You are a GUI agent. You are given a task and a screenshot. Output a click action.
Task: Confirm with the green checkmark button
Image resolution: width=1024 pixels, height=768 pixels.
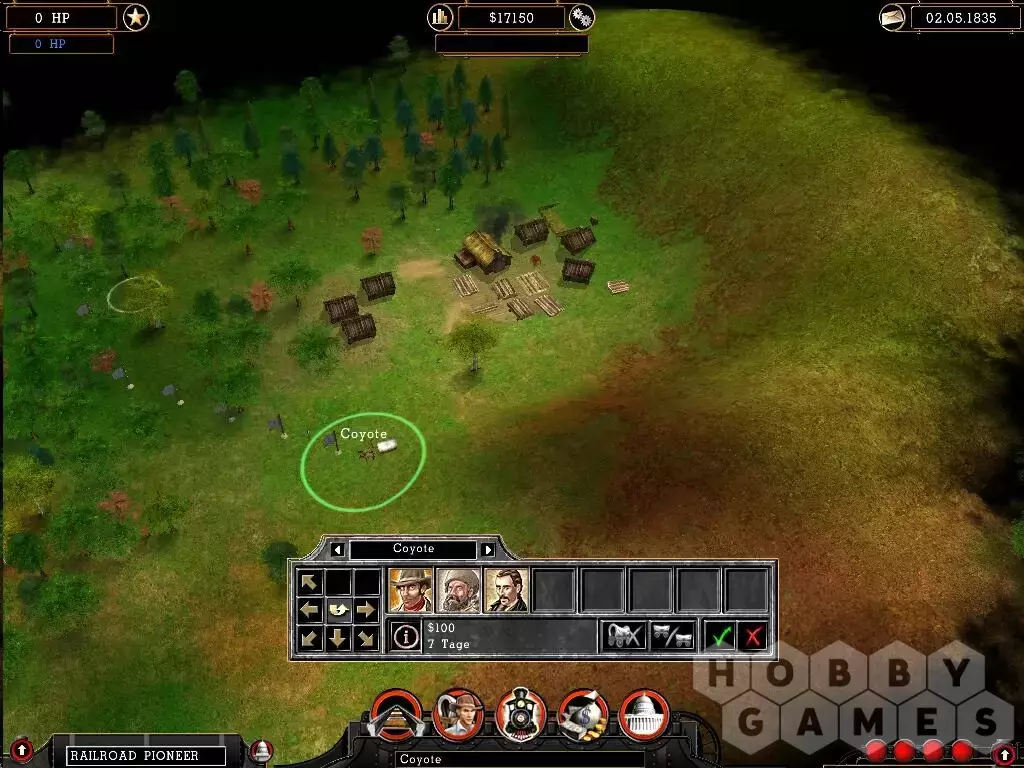coord(719,636)
